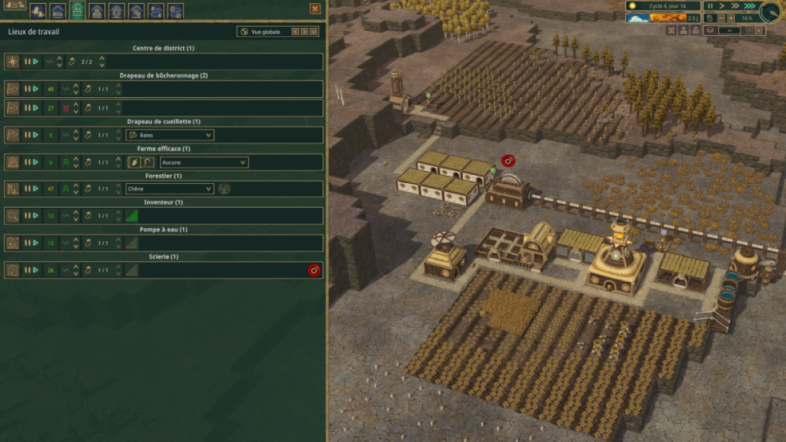Click the active green workplaces tab
This screenshot has height=442, width=786.
point(77,11)
